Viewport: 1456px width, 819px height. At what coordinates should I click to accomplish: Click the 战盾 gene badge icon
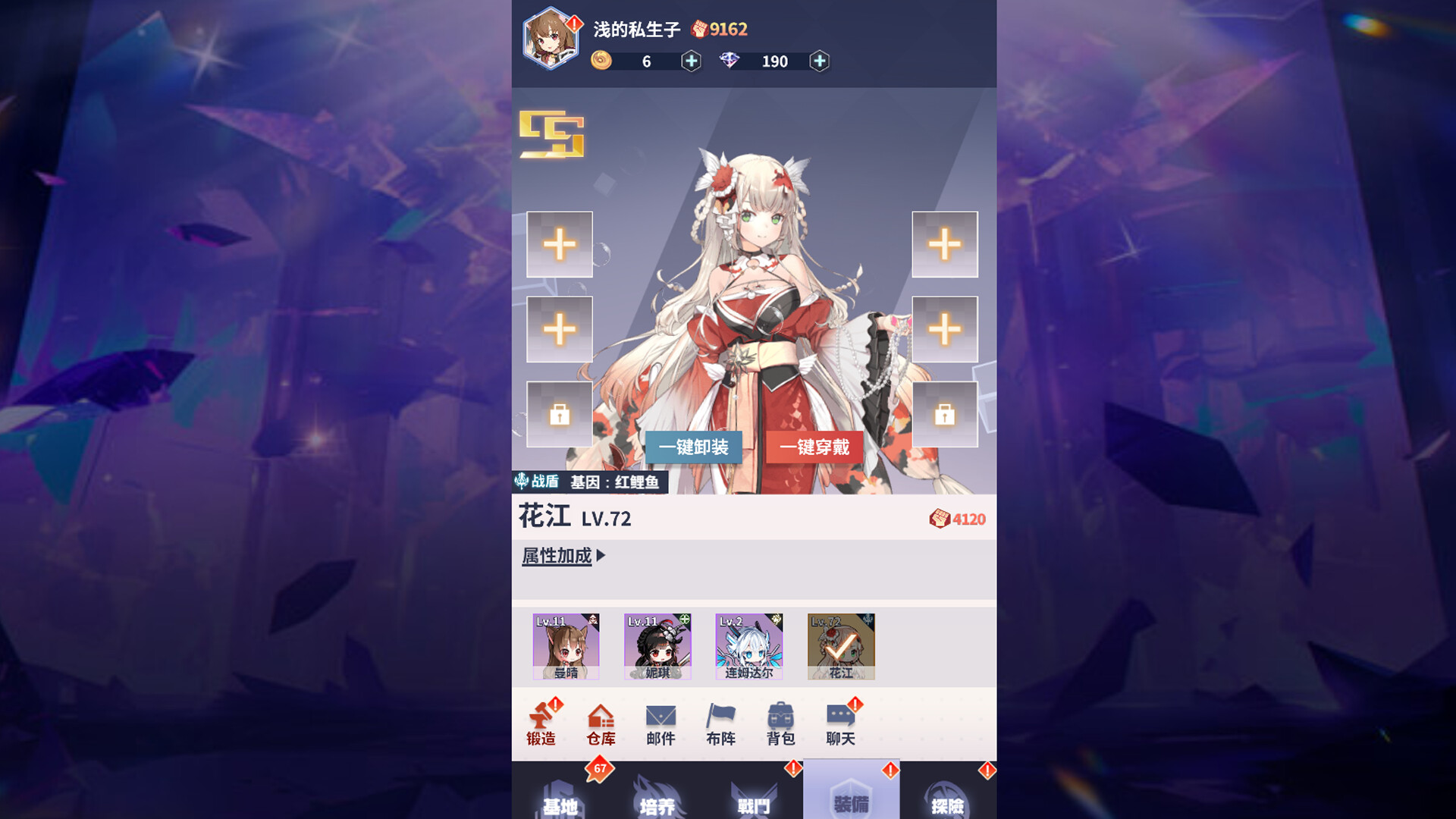tap(522, 481)
